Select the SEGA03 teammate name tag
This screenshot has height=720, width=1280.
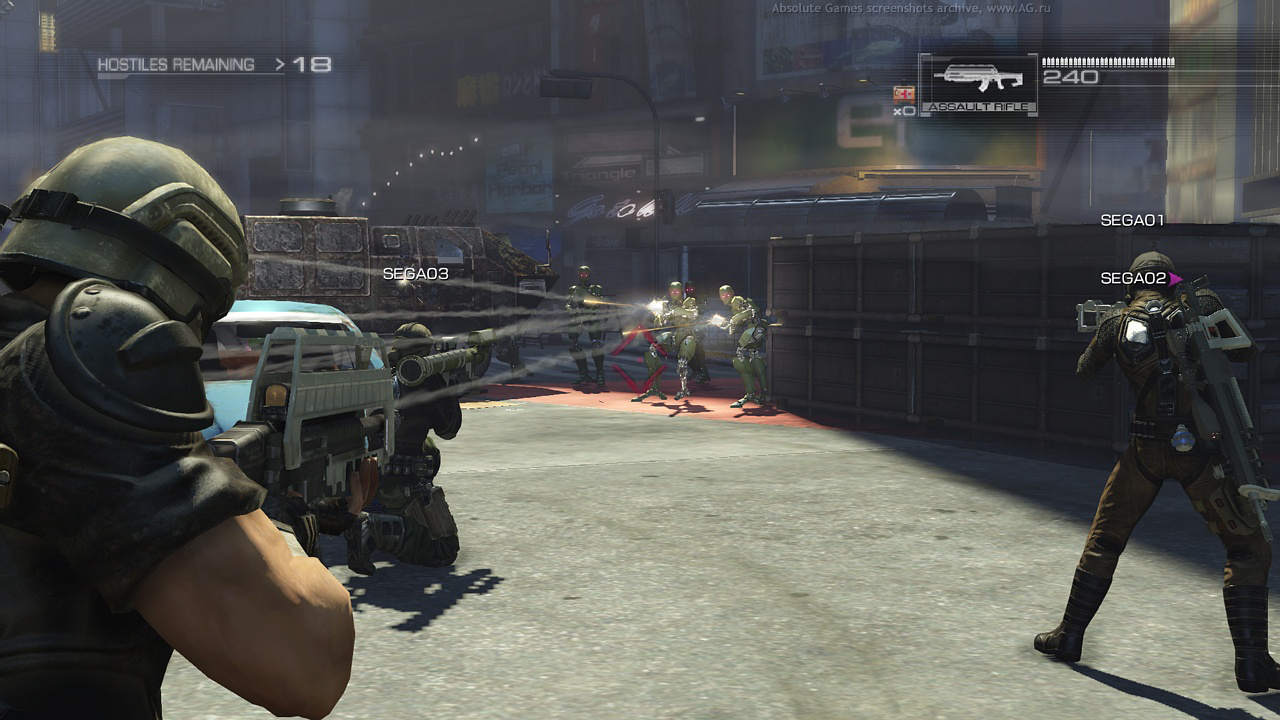point(415,273)
